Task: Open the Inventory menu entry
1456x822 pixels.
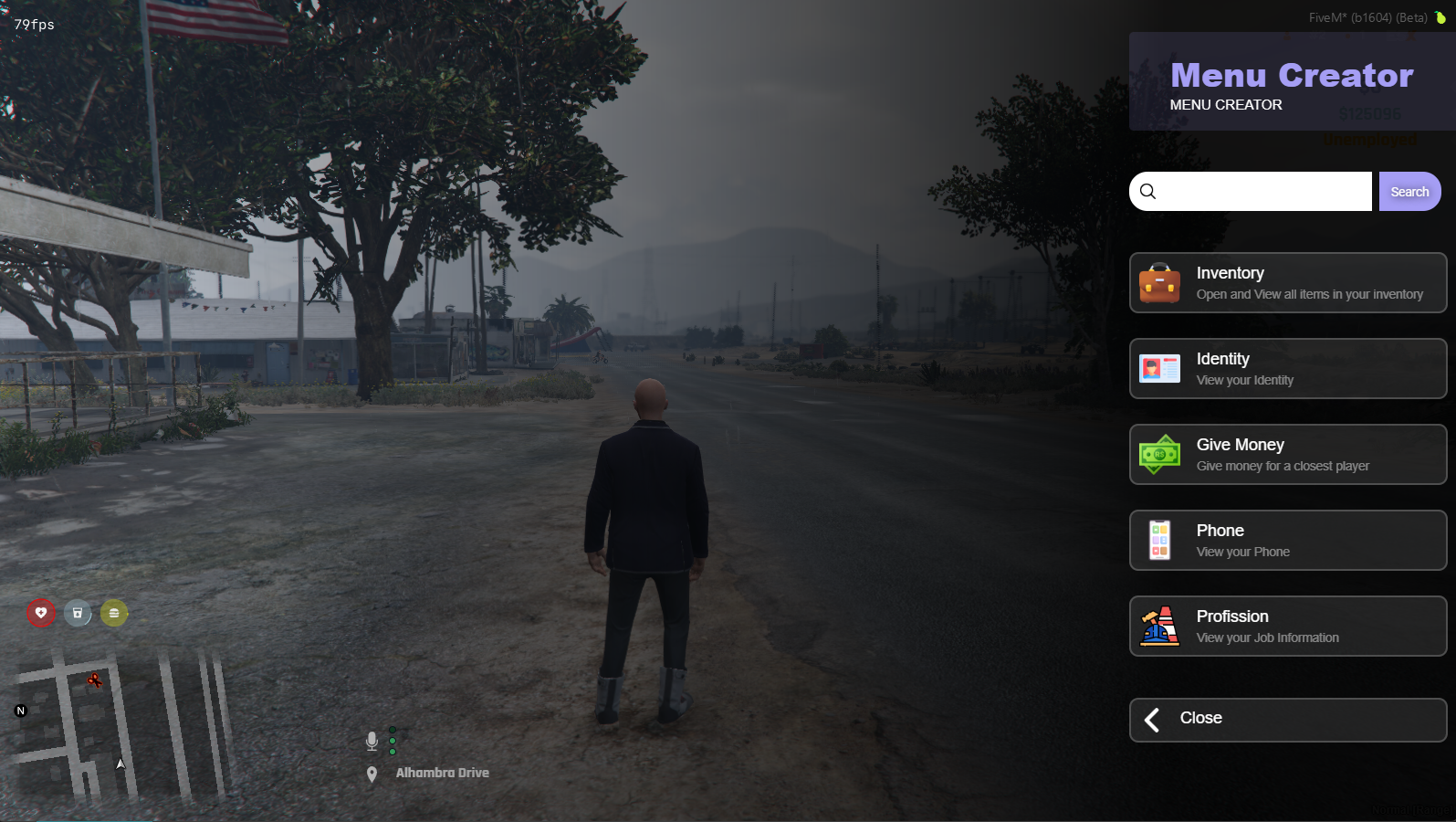Action: (1287, 283)
